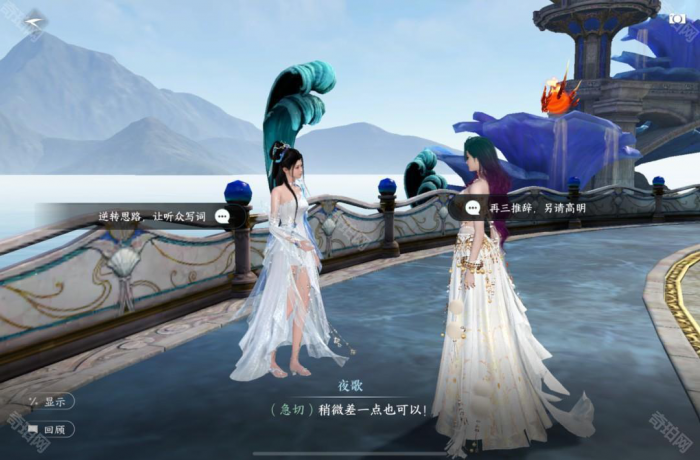This screenshot has width=700, height=460.
Task: Click the back arrow button
Action: click(x=35, y=22)
